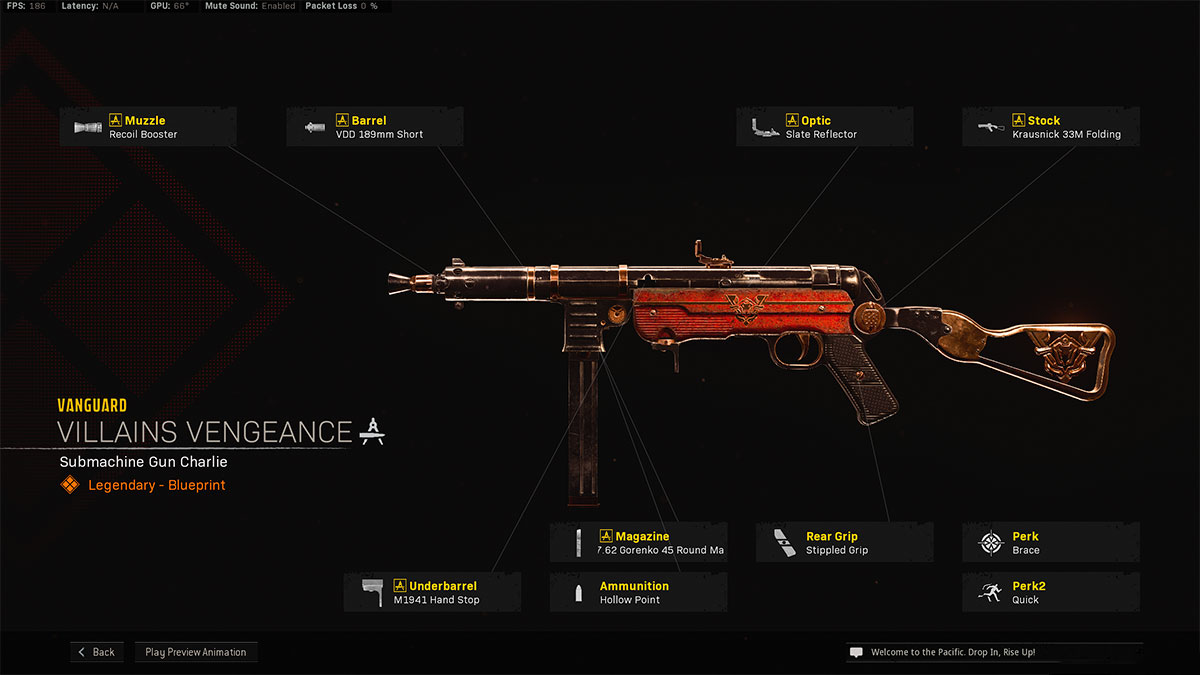Screen dimensions: 1200x675
Task: Select the Magazine 7.62 Gorenko slot
Action: coord(638,543)
